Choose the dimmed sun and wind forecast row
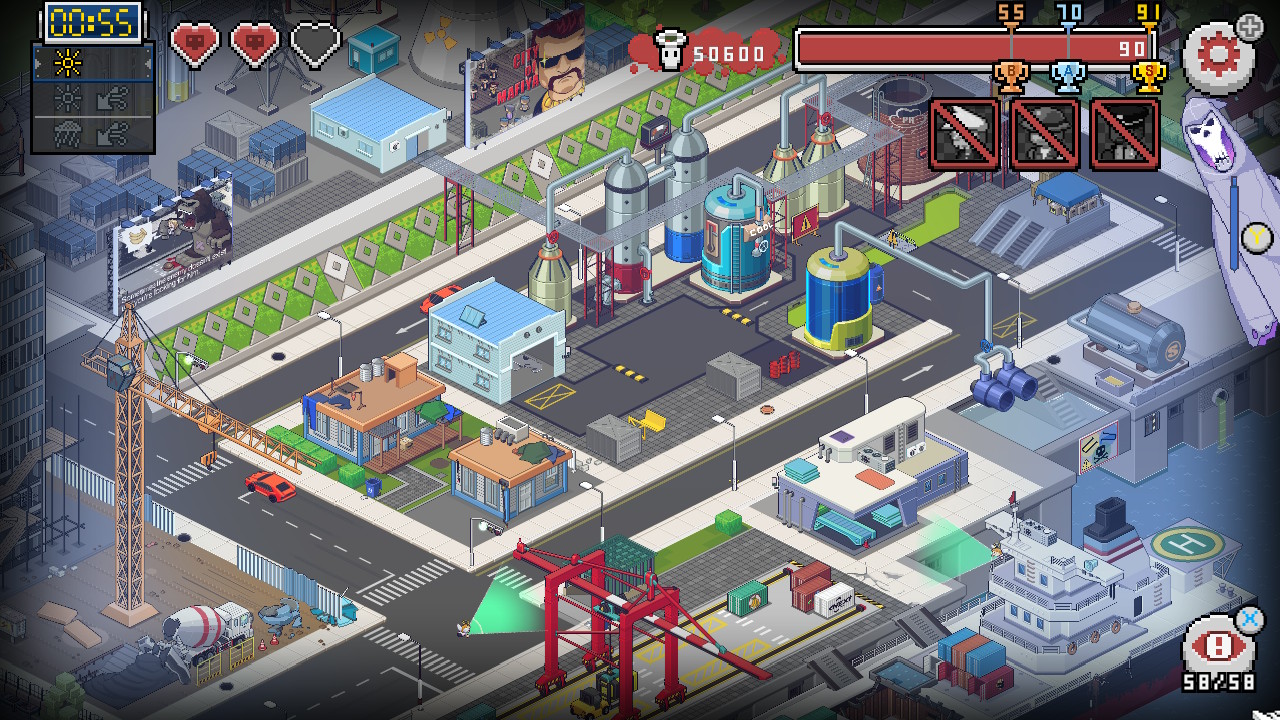Screen dimensions: 1280x720 pos(93,98)
